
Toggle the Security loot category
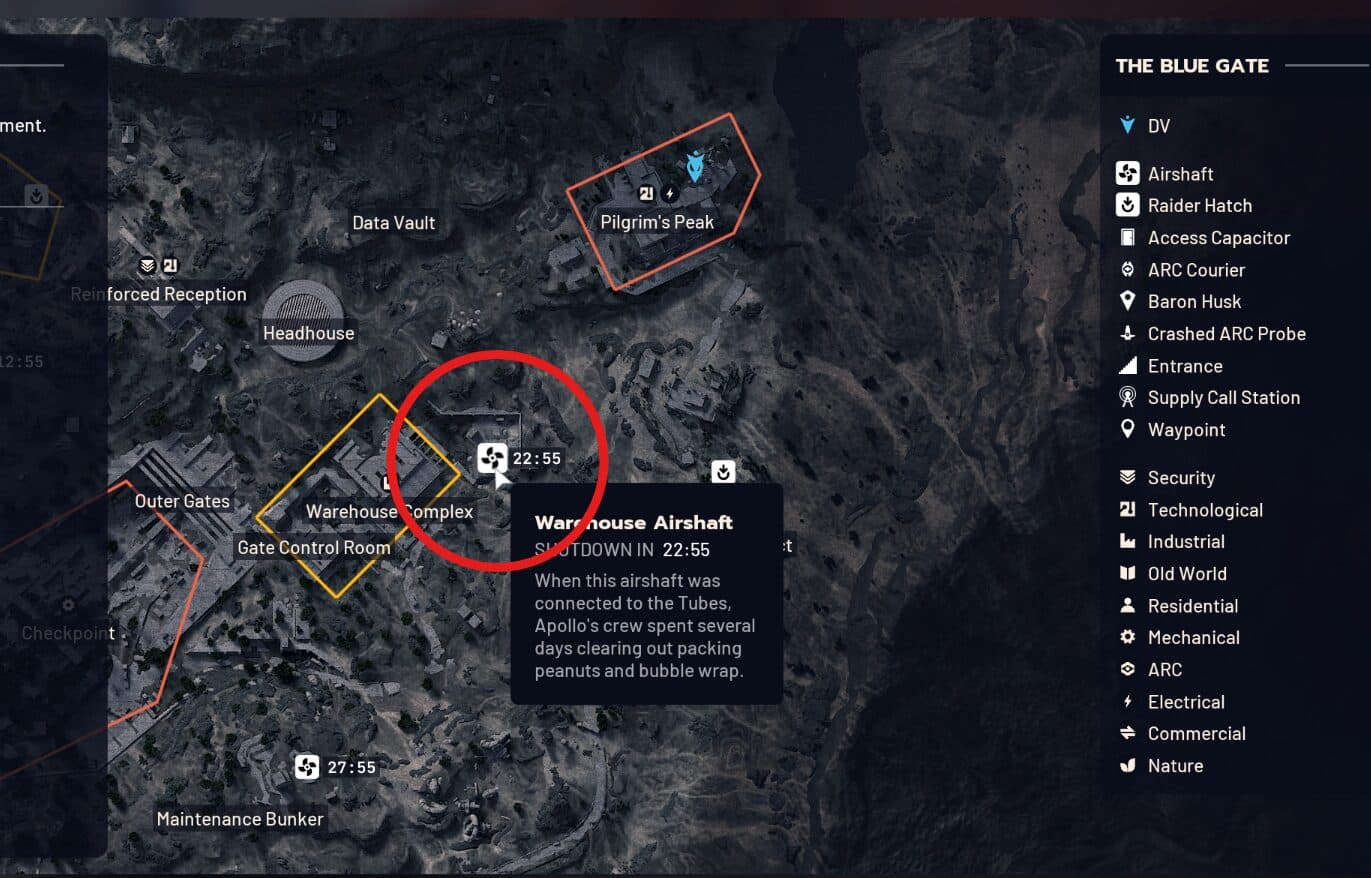[1181, 478]
